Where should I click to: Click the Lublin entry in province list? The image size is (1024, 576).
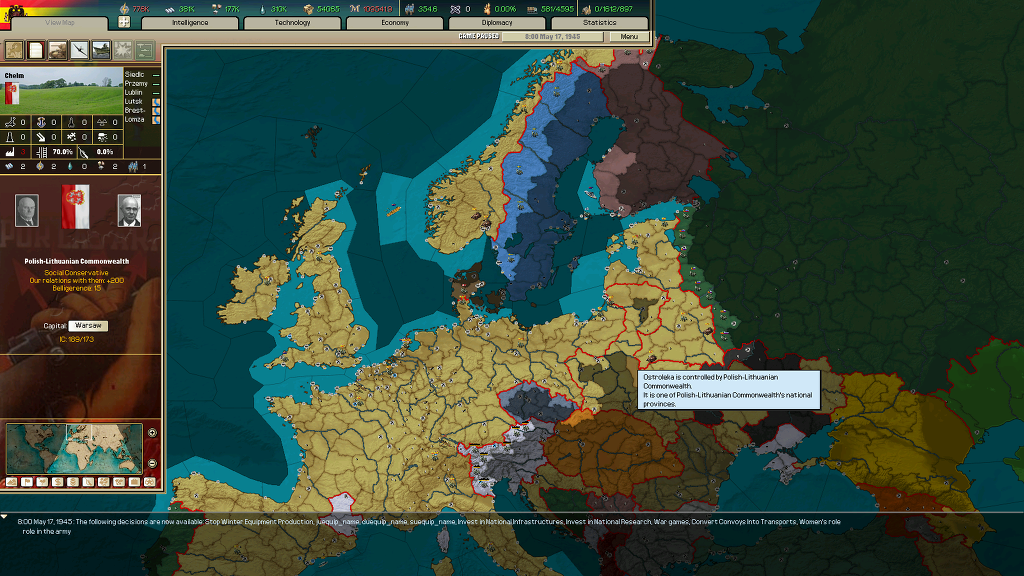pyautogui.click(x=134, y=92)
